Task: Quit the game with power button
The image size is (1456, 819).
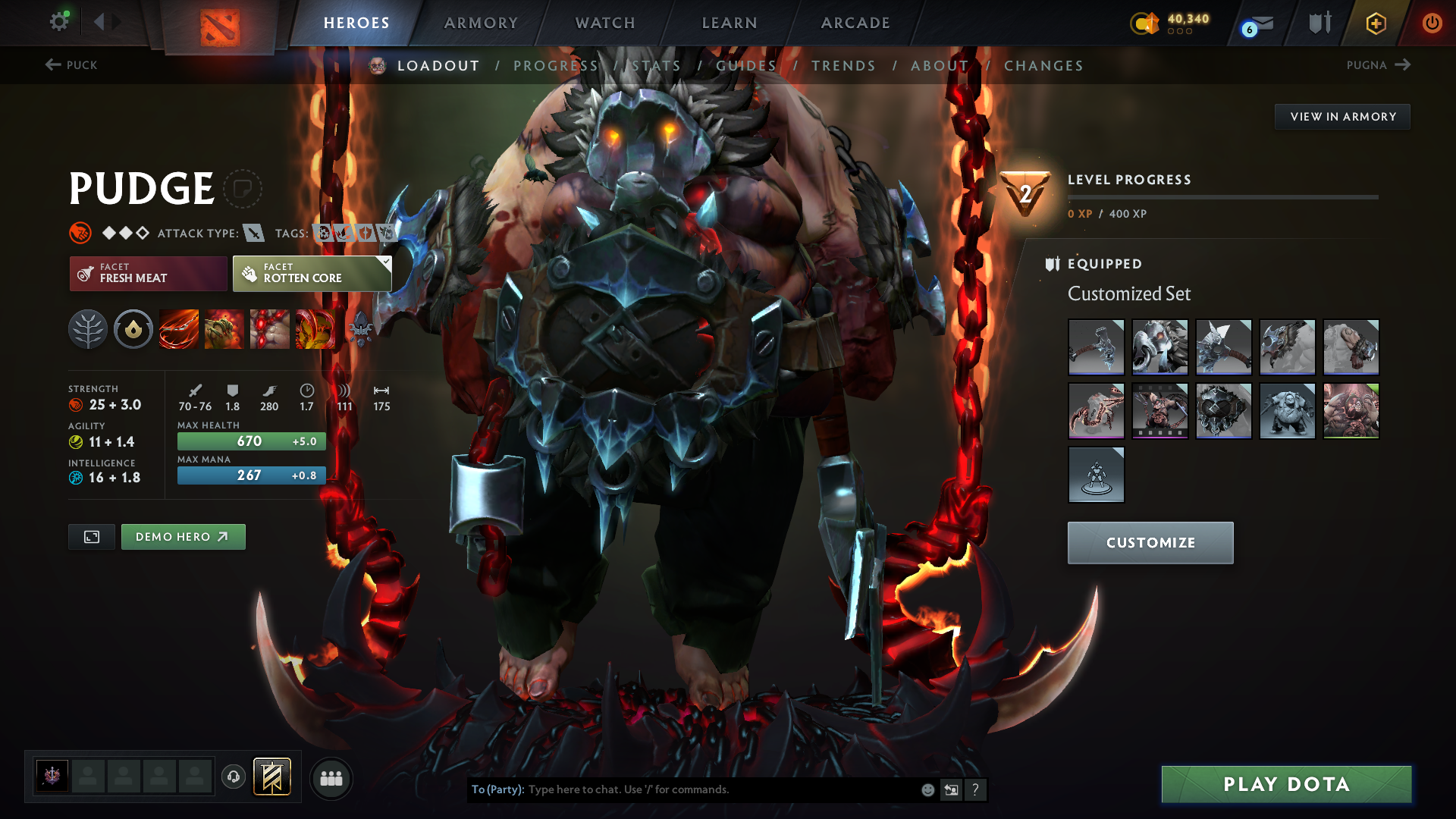Action: (1432, 23)
